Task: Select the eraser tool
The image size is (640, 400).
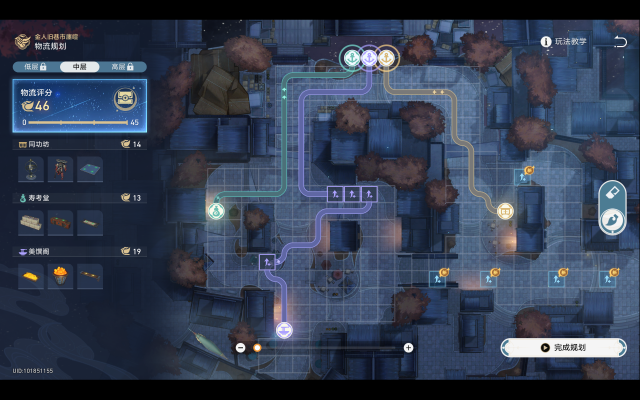Action: [x=612, y=192]
